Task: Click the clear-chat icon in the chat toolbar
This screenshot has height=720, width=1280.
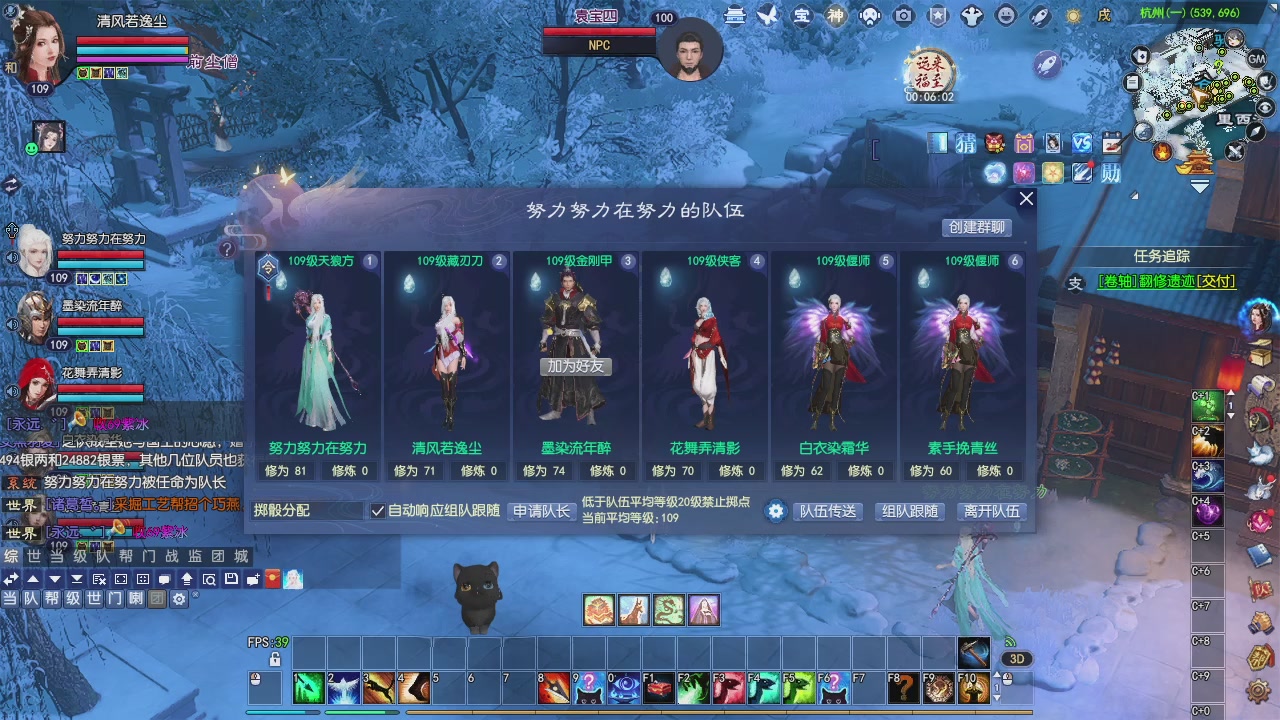Action: click(x=97, y=578)
